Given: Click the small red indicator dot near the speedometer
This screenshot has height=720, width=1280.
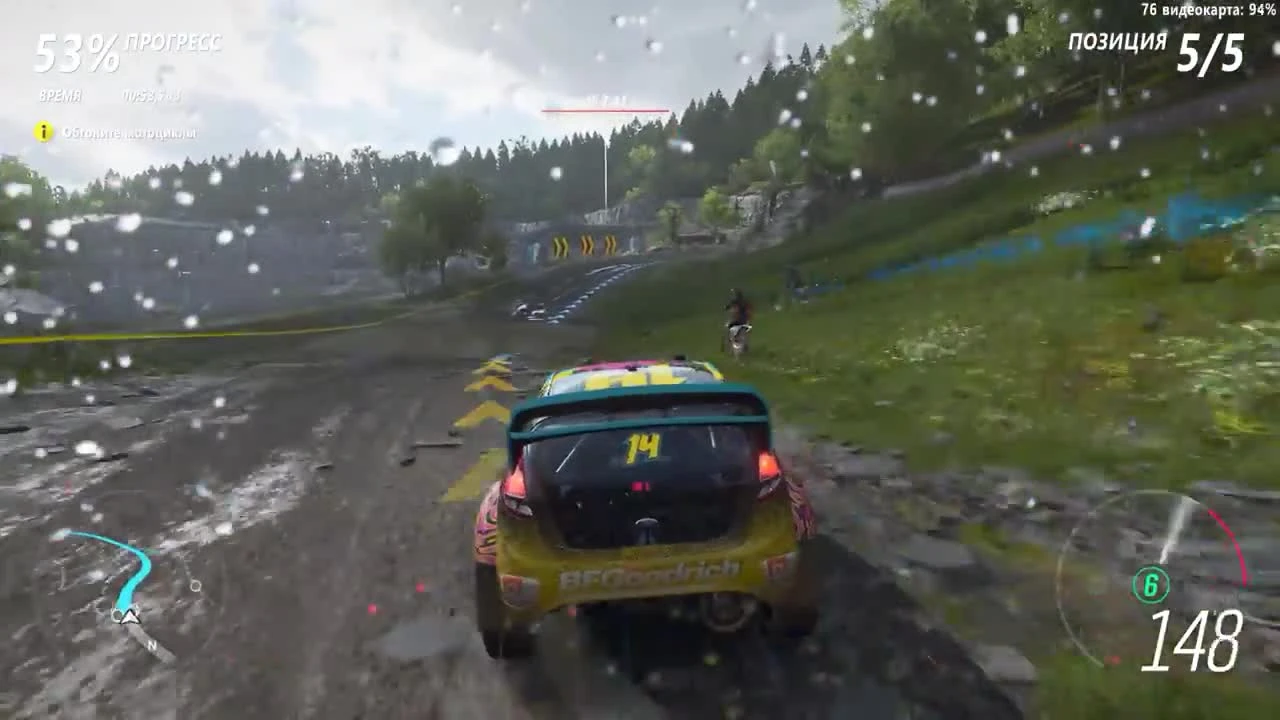Looking at the screenshot, I should click(x=1113, y=657).
